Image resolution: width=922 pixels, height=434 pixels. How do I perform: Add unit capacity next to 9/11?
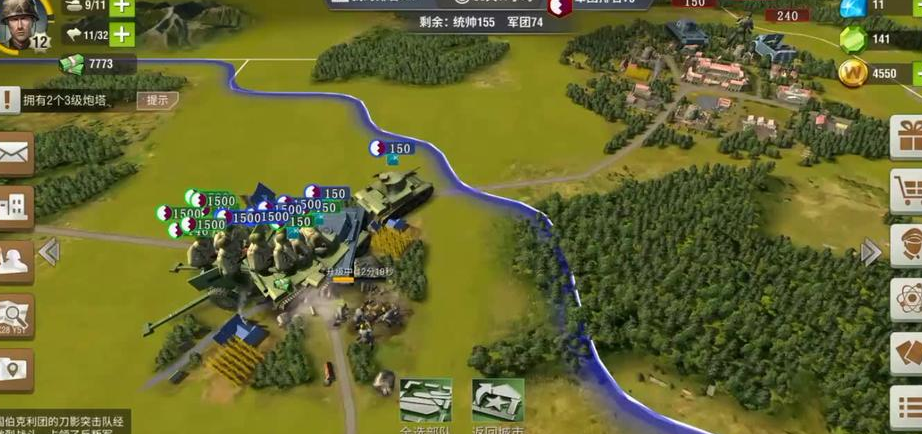[122, 6]
